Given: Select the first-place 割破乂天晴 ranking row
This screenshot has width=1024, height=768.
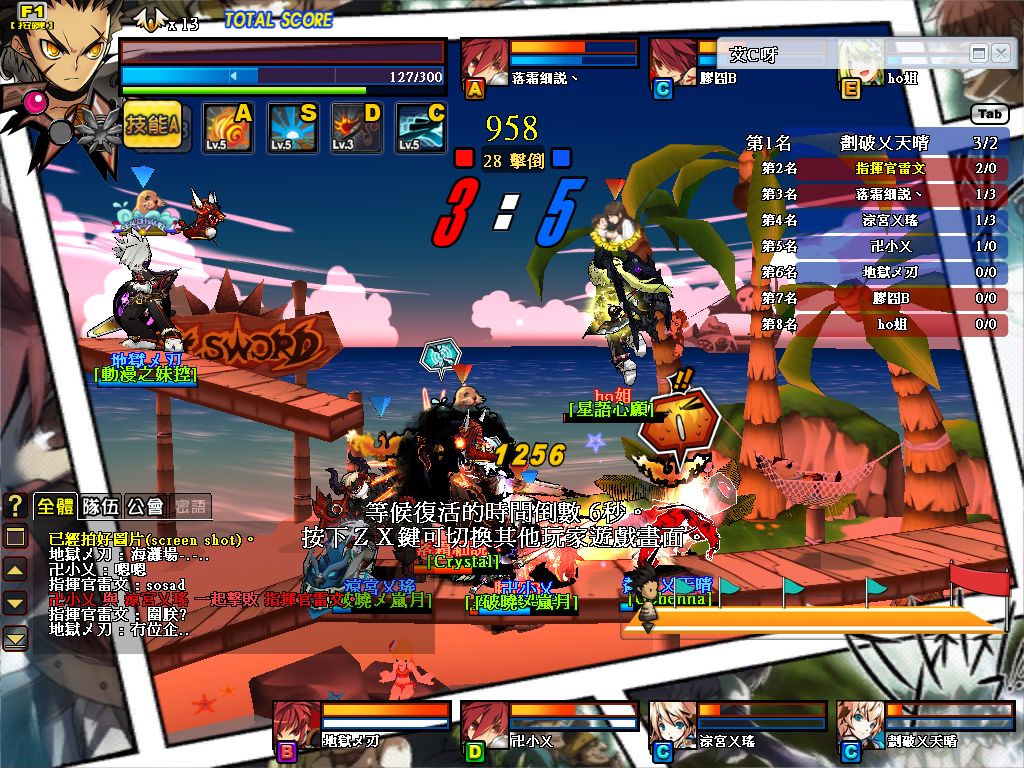Looking at the screenshot, I should pyautogui.click(x=877, y=143).
